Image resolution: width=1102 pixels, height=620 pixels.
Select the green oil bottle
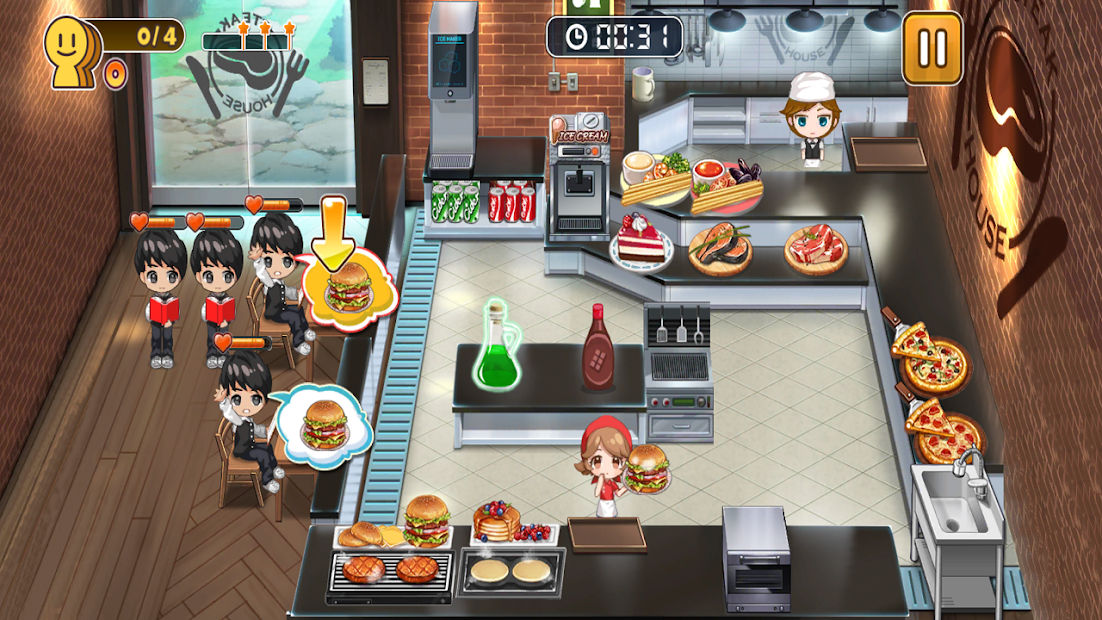pyautogui.click(x=495, y=349)
